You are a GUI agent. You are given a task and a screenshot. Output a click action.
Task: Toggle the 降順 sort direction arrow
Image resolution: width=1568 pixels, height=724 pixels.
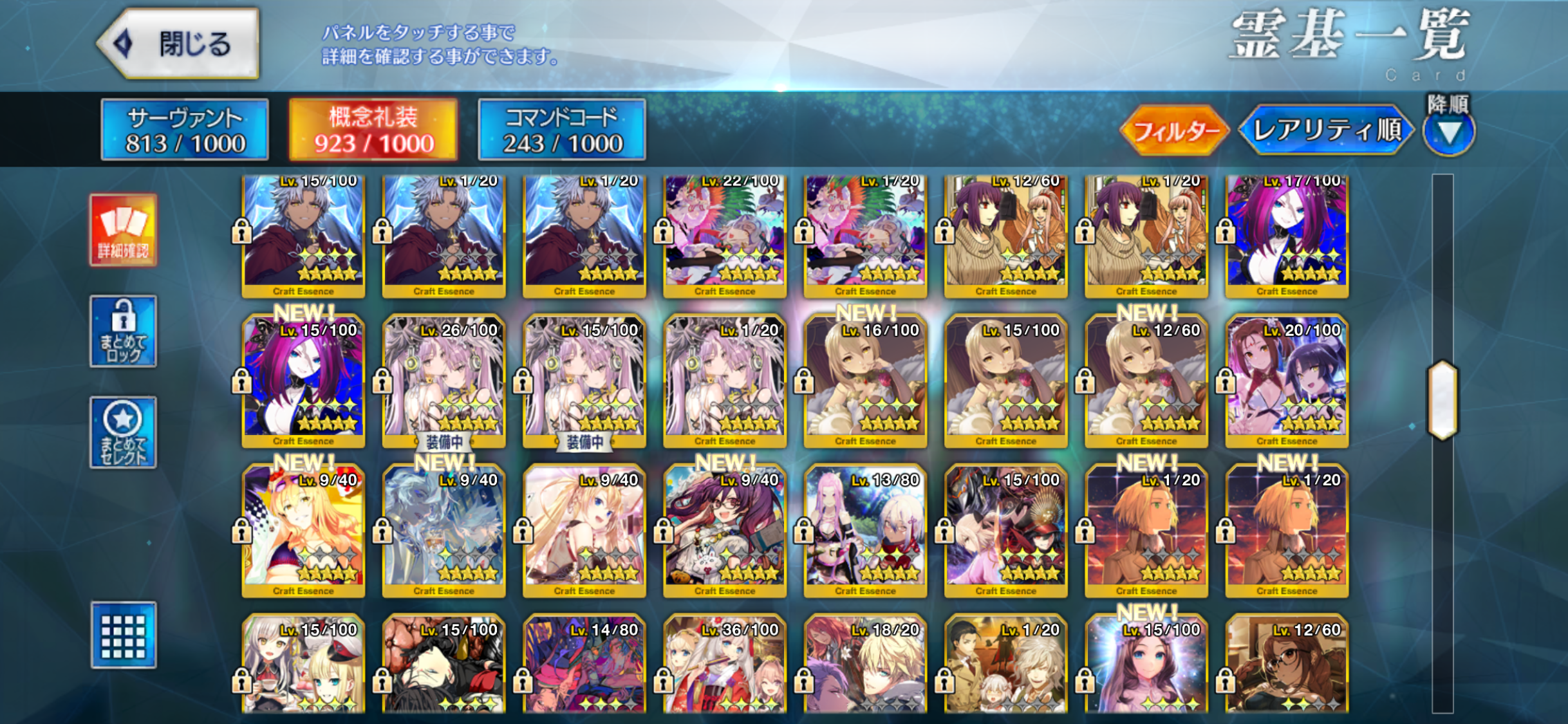1449,132
